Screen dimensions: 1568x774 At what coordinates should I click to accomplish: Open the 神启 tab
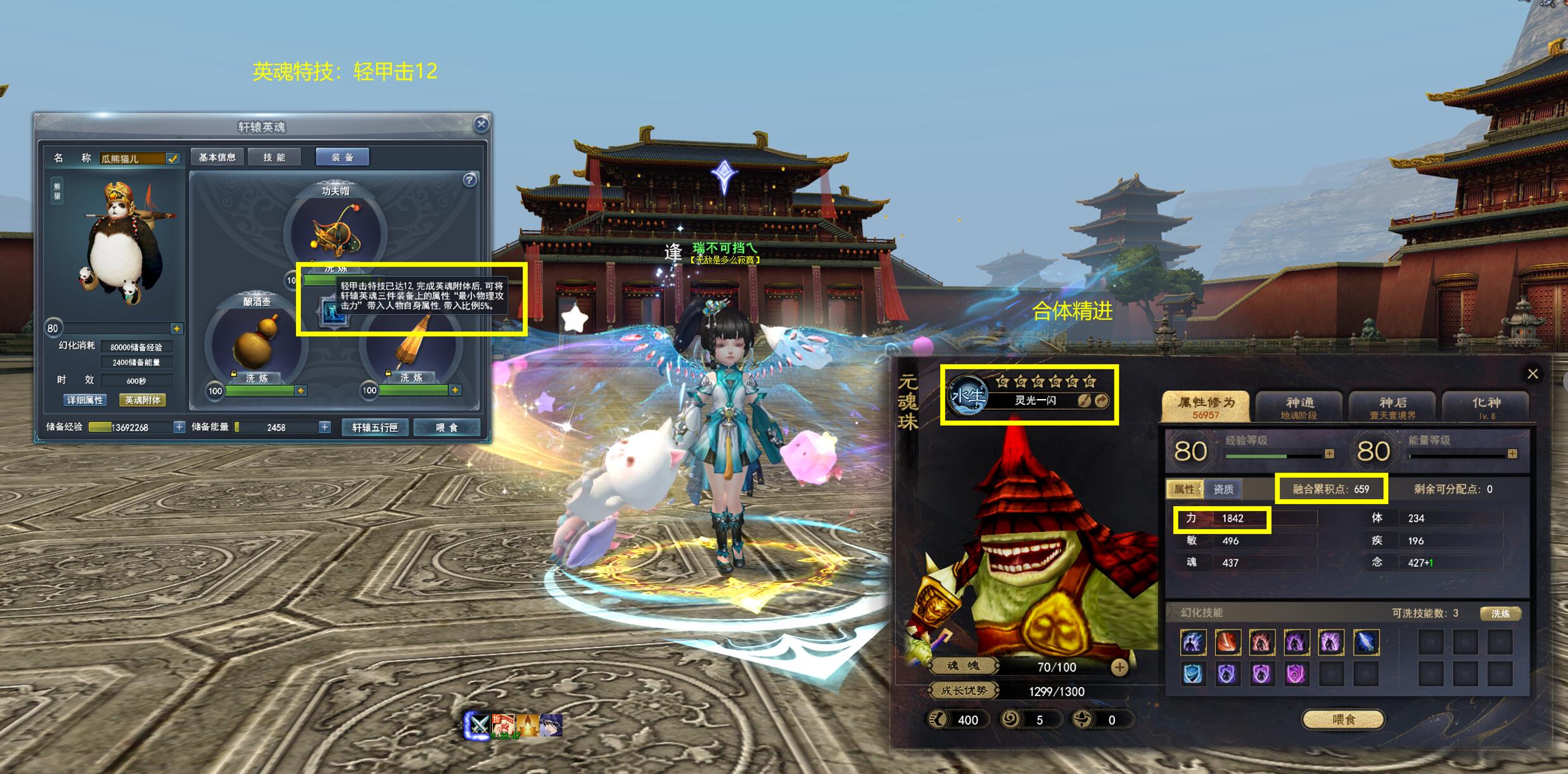pos(1392,407)
